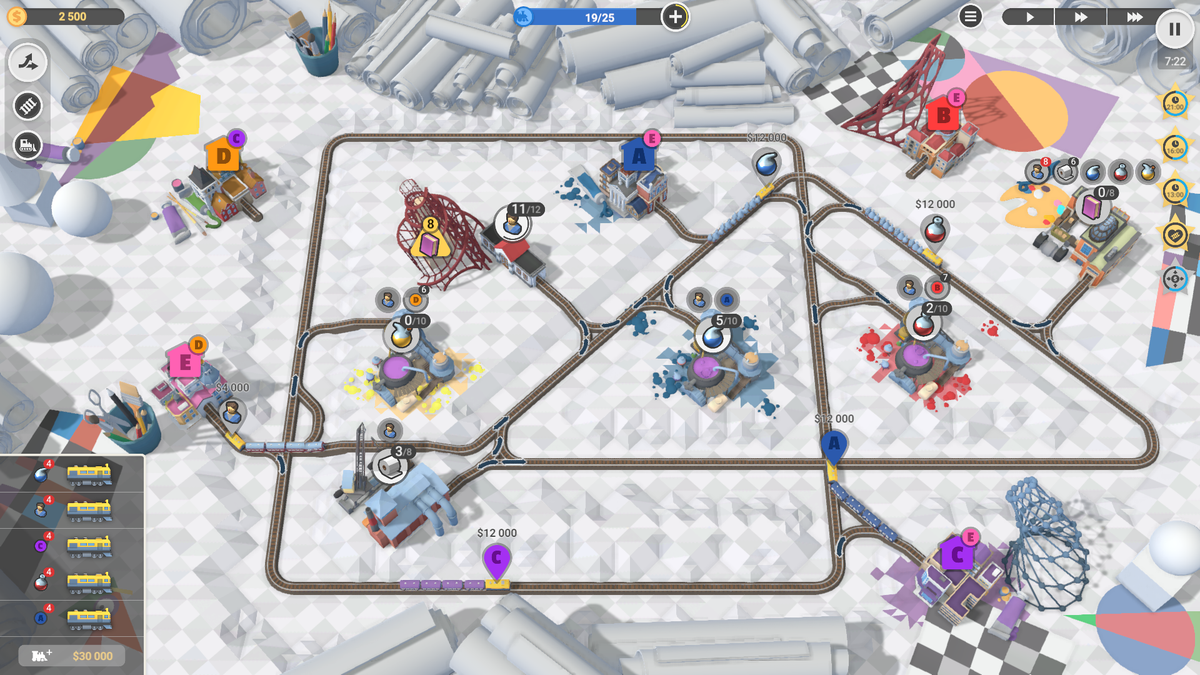The height and width of the screenshot is (675, 1200).
Task: Select the track switch mode button
Action: coord(28,63)
